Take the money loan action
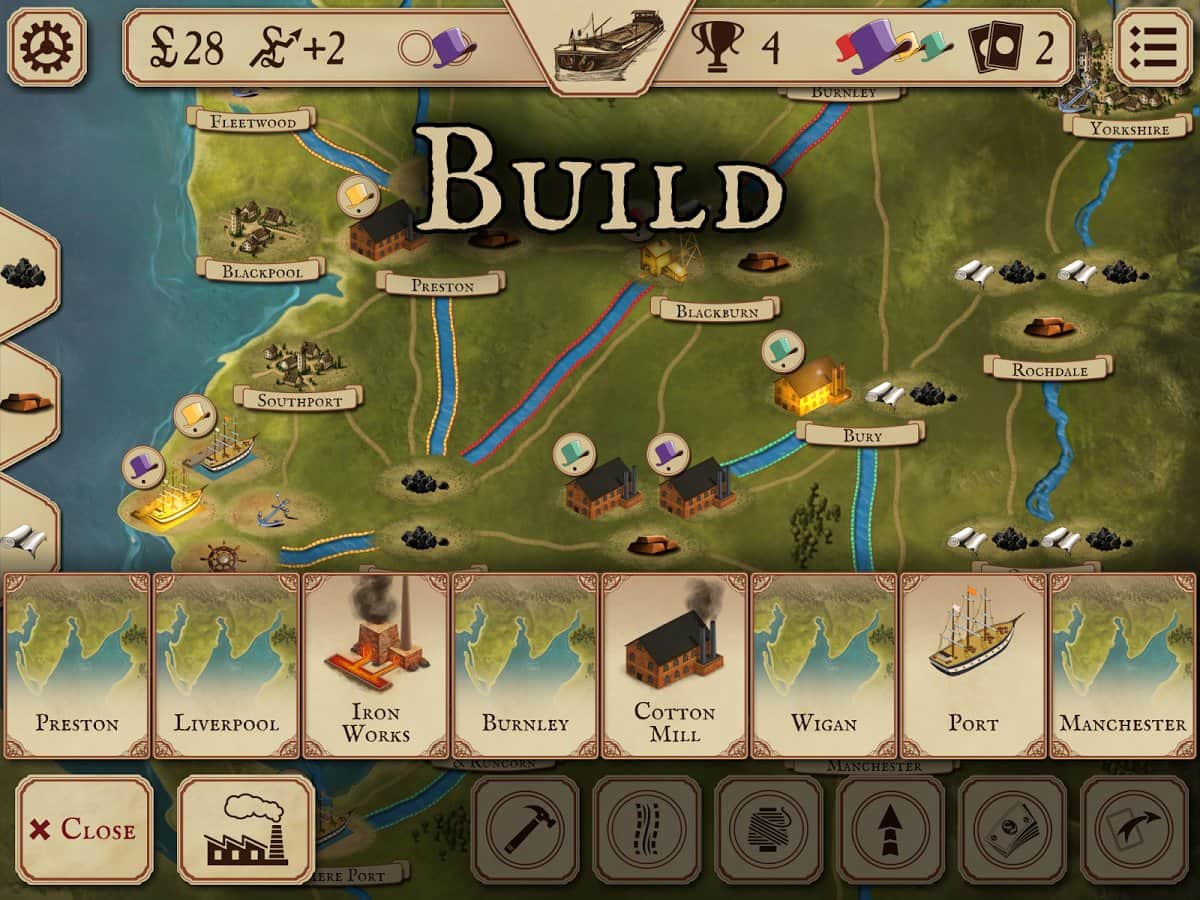Image resolution: width=1200 pixels, height=900 pixels. (x=1013, y=829)
